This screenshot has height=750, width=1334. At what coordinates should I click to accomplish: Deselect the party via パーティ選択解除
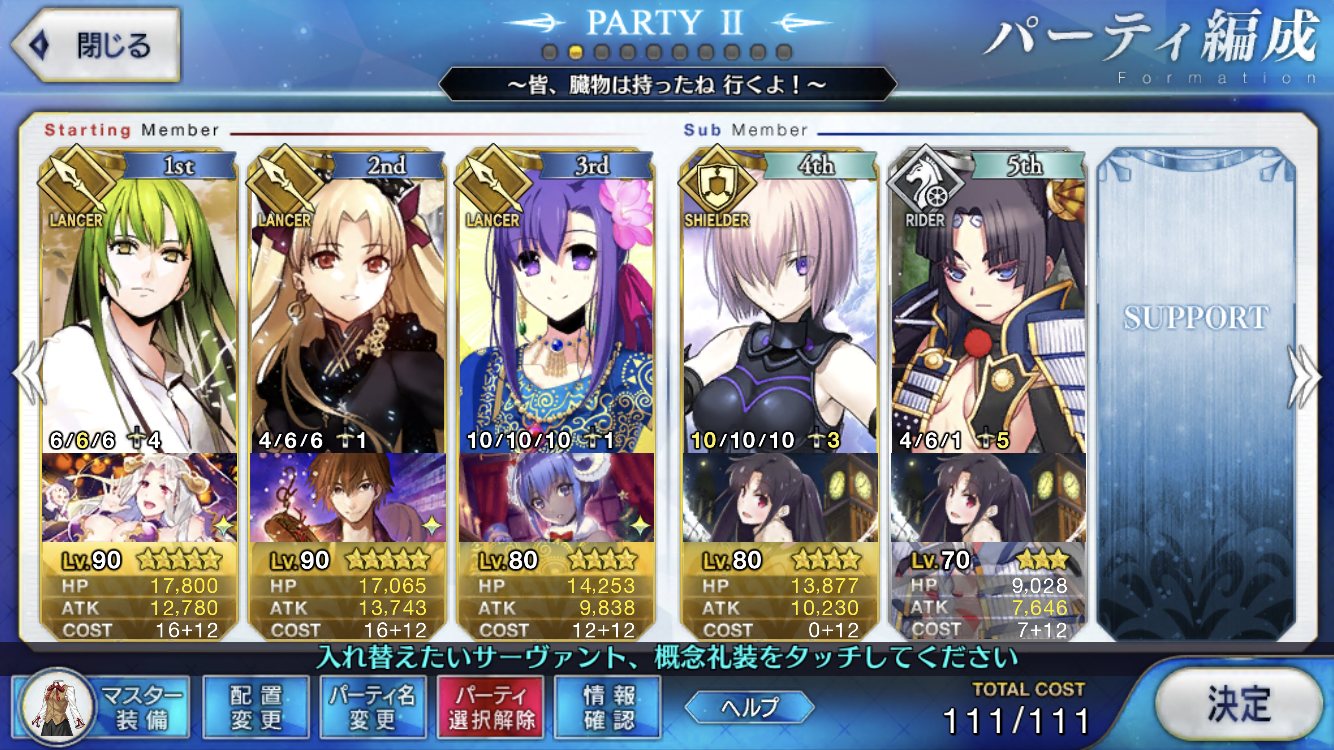tap(490, 707)
